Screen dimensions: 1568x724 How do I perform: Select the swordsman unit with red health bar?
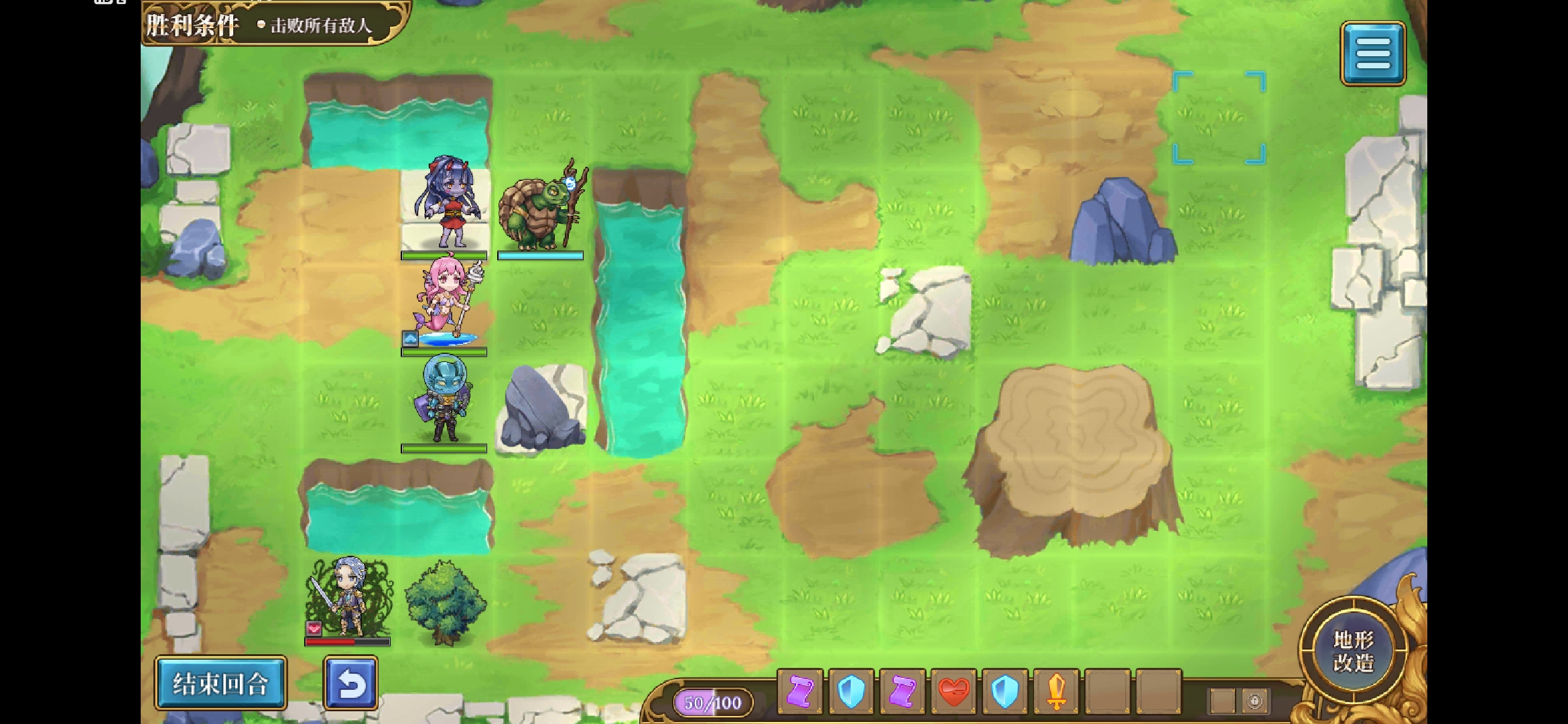point(347,597)
